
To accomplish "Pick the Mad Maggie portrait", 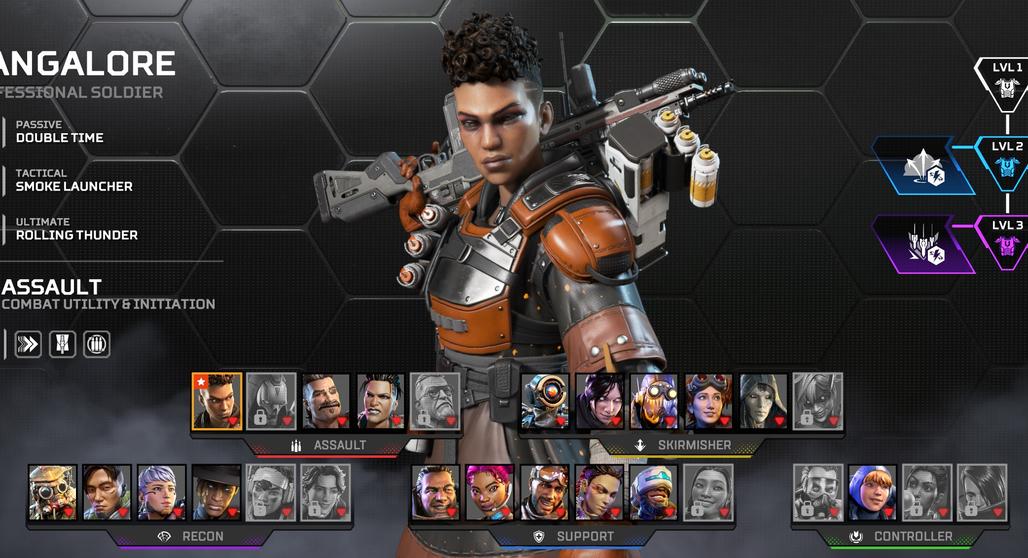I will 381,401.
